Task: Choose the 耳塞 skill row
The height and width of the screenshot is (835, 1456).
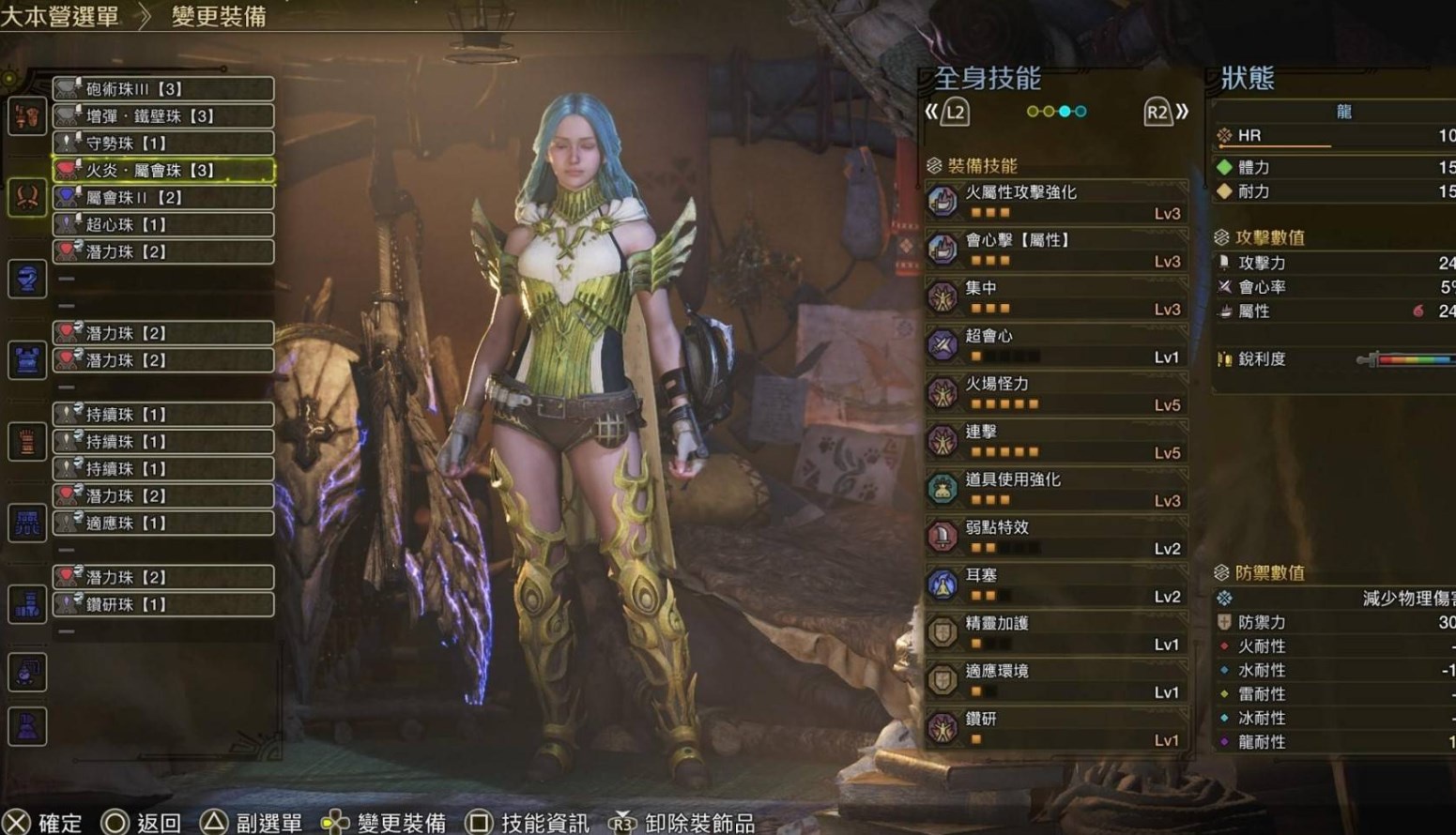Action: pyautogui.click(x=1057, y=584)
